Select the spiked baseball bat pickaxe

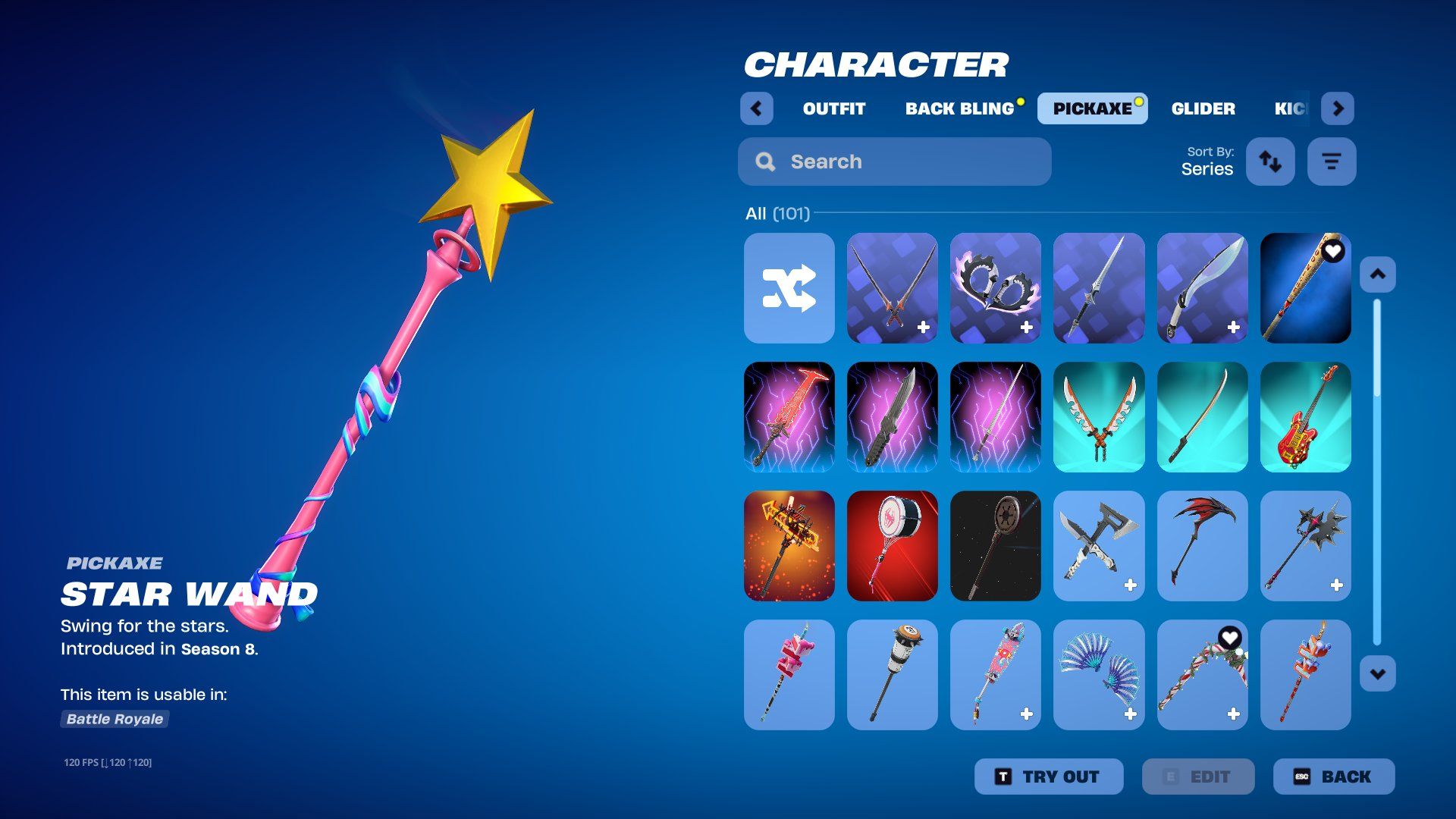pyautogui.click(x=1305, y=288)
